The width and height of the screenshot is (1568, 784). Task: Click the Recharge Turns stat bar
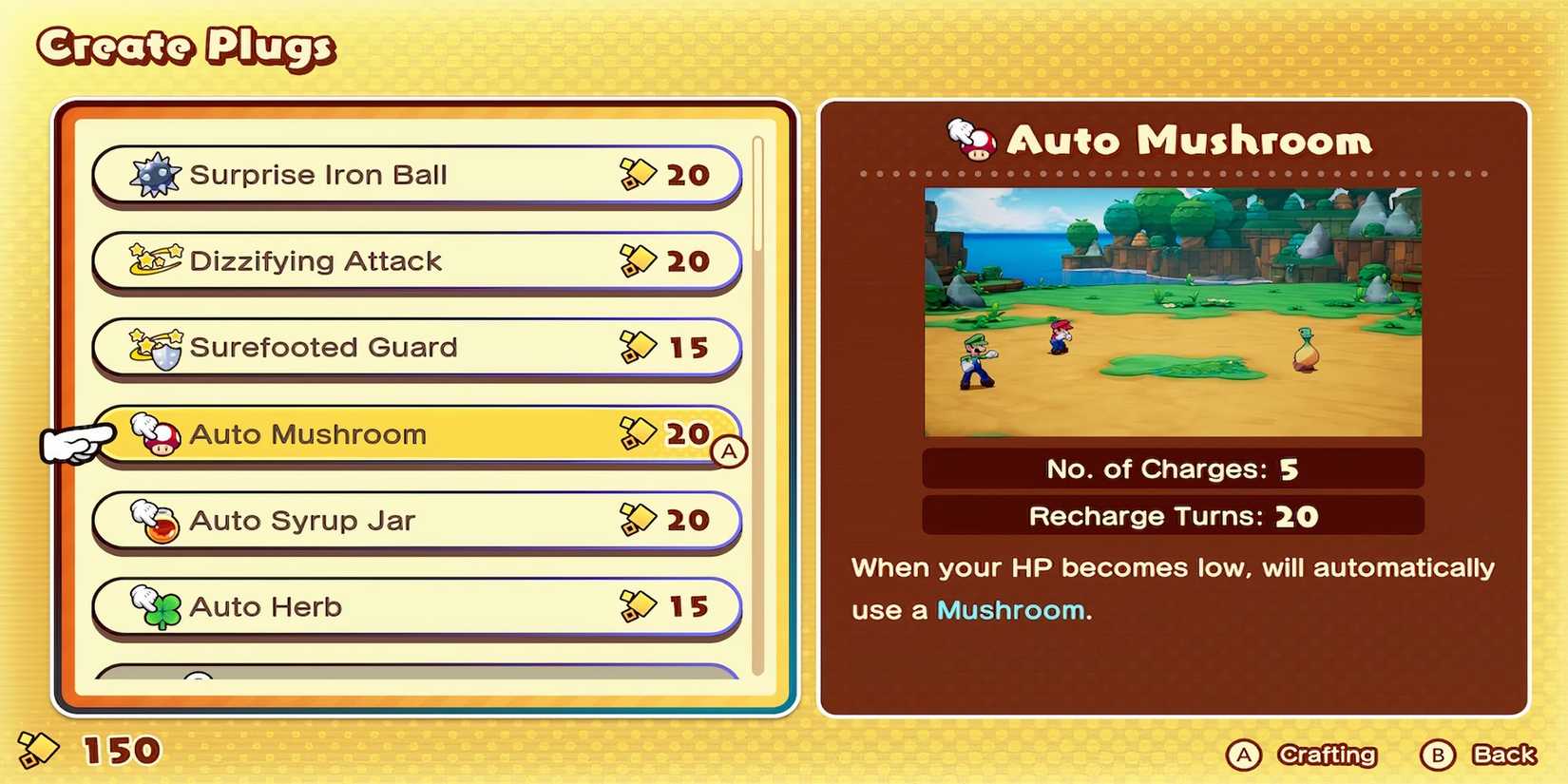tap(1173, 515)
